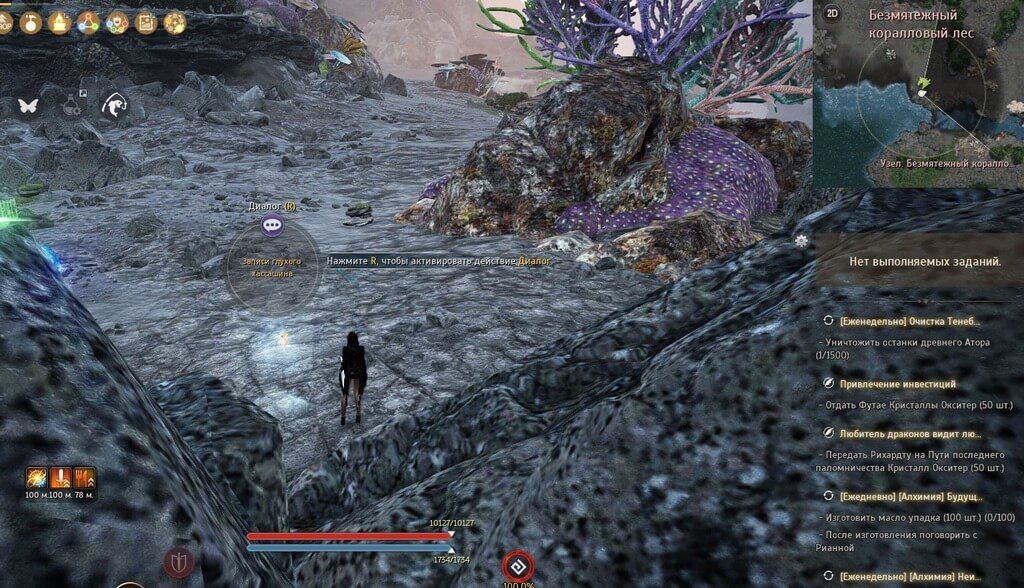Open the document sheet icon in top bar
The height and width of the screenshot is (588, 1024).
tap(146, 22)
